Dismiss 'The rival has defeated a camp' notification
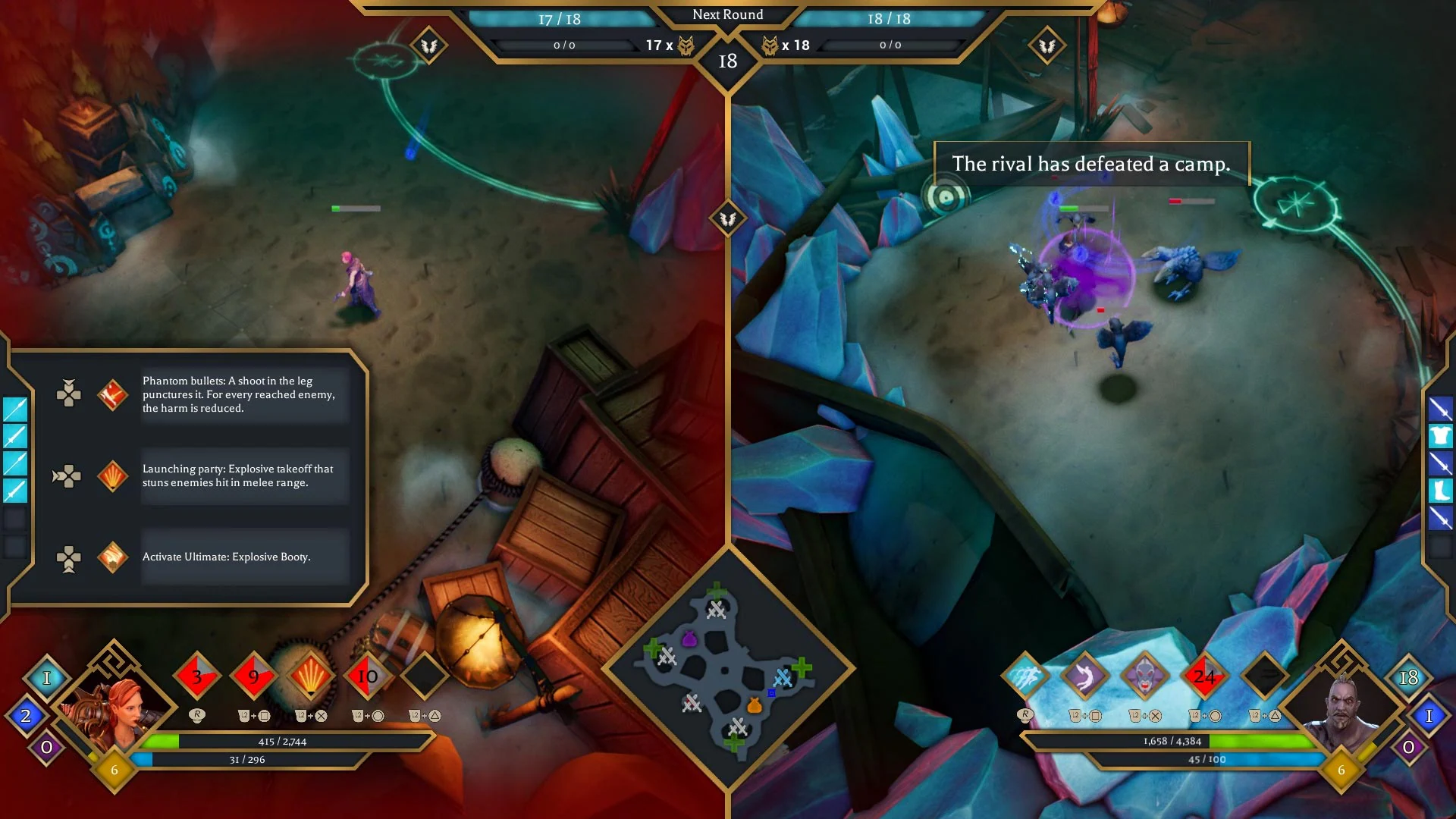Viewport: 1456px width, 819px height. [1092, 162]
